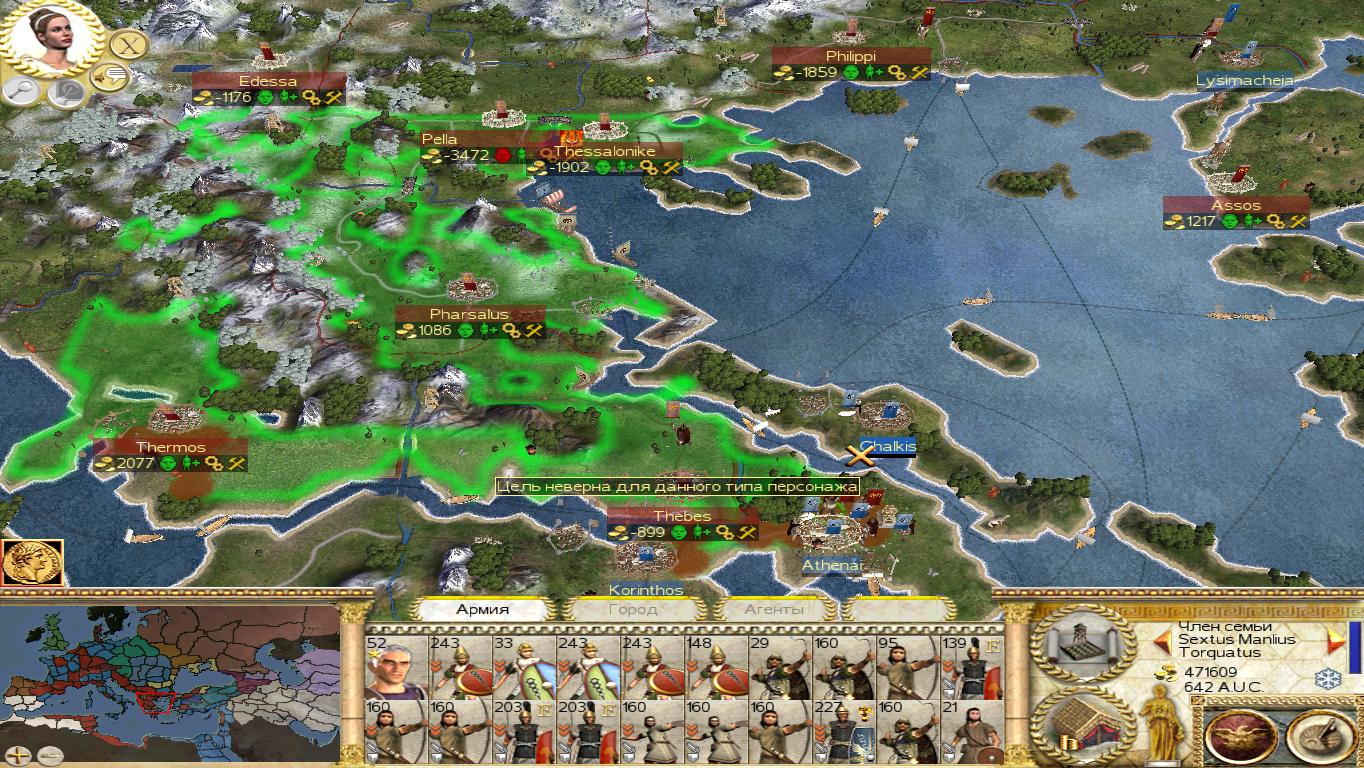Click the advisor's speech bubble button

[x=109, y=76]
